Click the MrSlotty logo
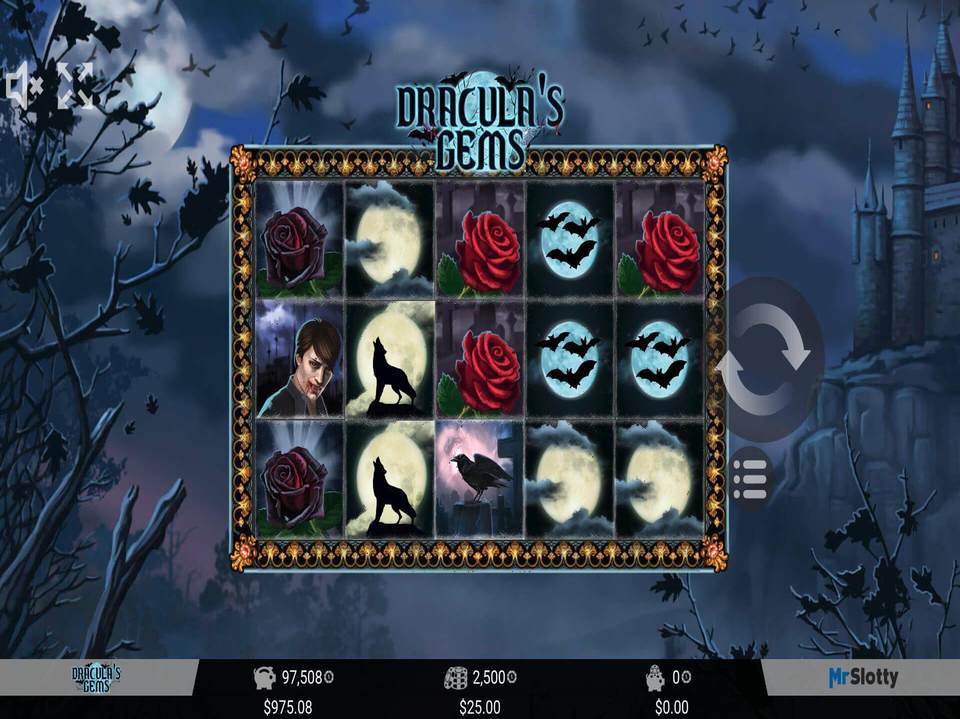The width and height of the screenshot is (960, 719). click(862, 677)
